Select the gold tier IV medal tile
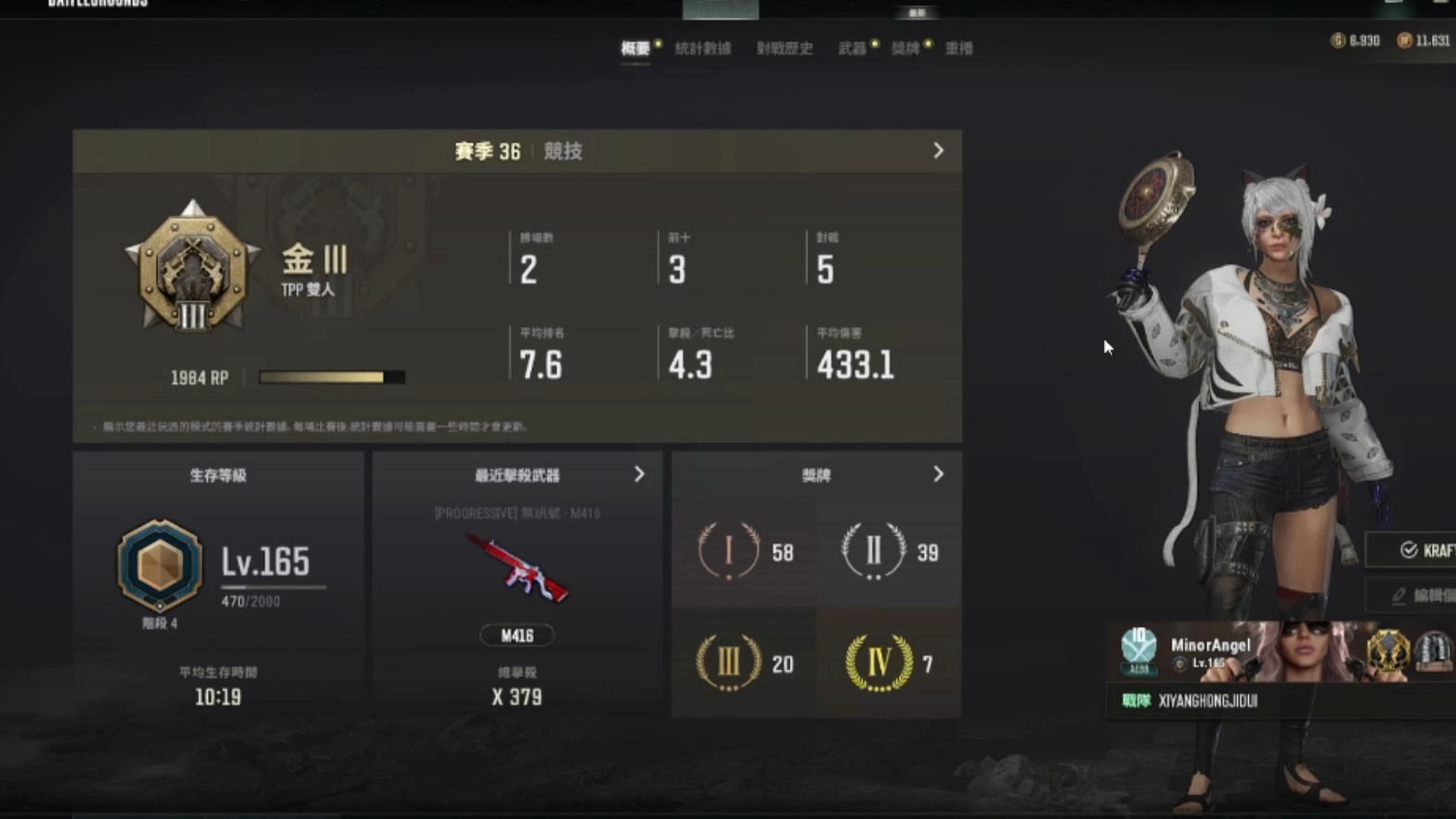Image resolution: width=1456 pixels, height=819 pixels. tap(889, 663)
